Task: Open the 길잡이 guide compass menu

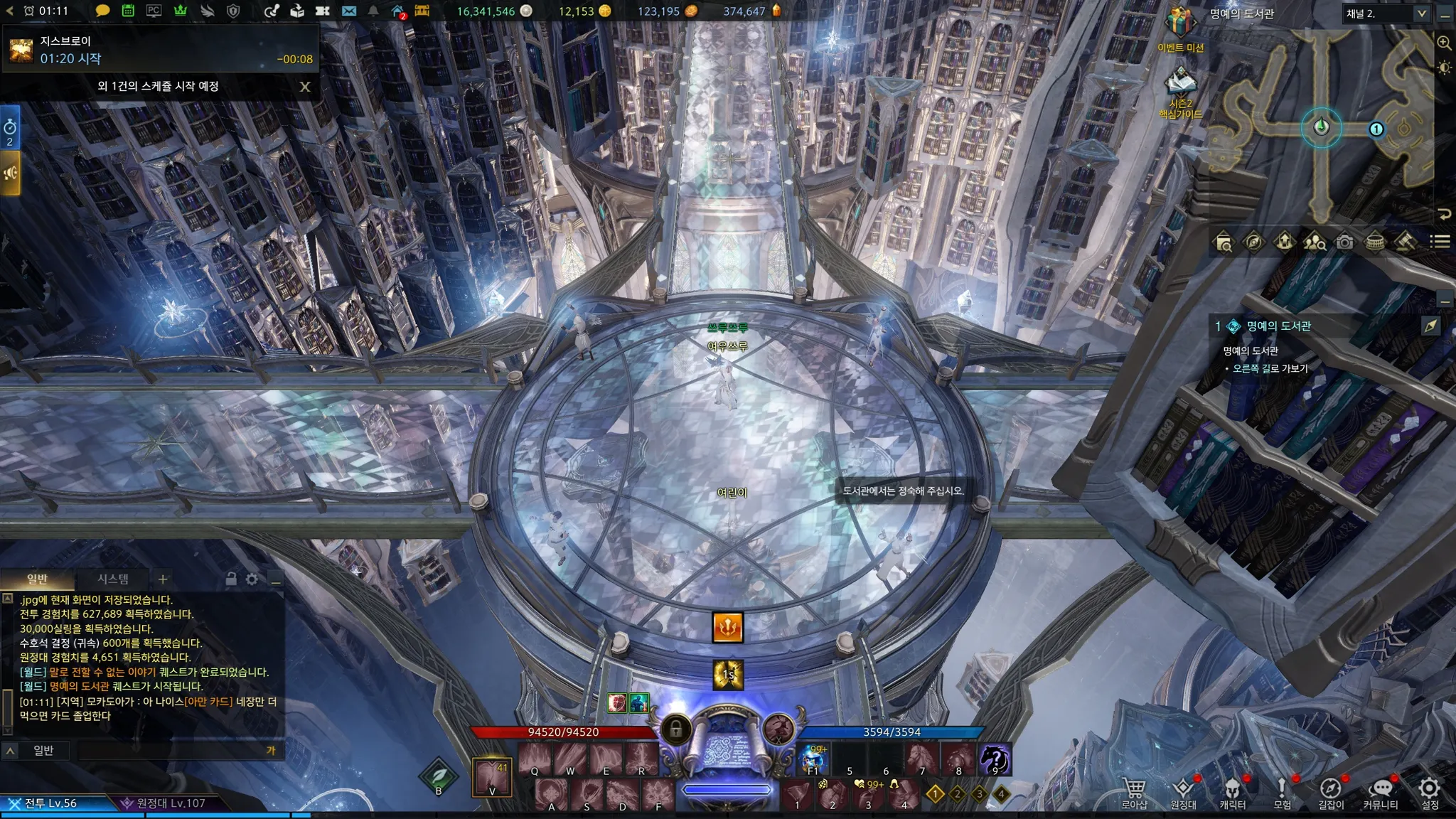Action: (1330, 791)
